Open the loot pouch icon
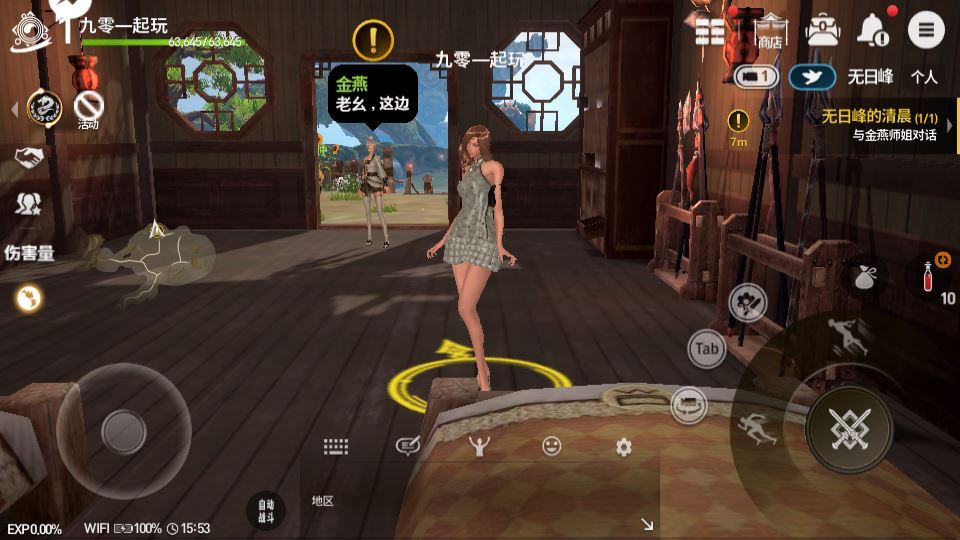The height and width of the screenshot is (540, 960). 863,277
